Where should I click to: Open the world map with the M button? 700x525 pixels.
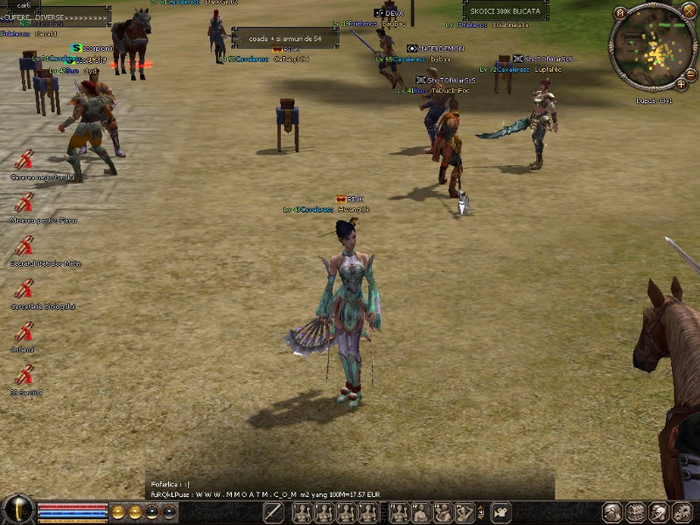click(621, 13)
